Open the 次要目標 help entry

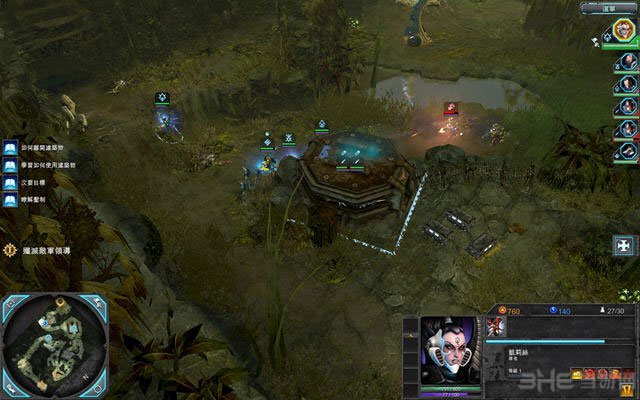click(x=9, y=181)
